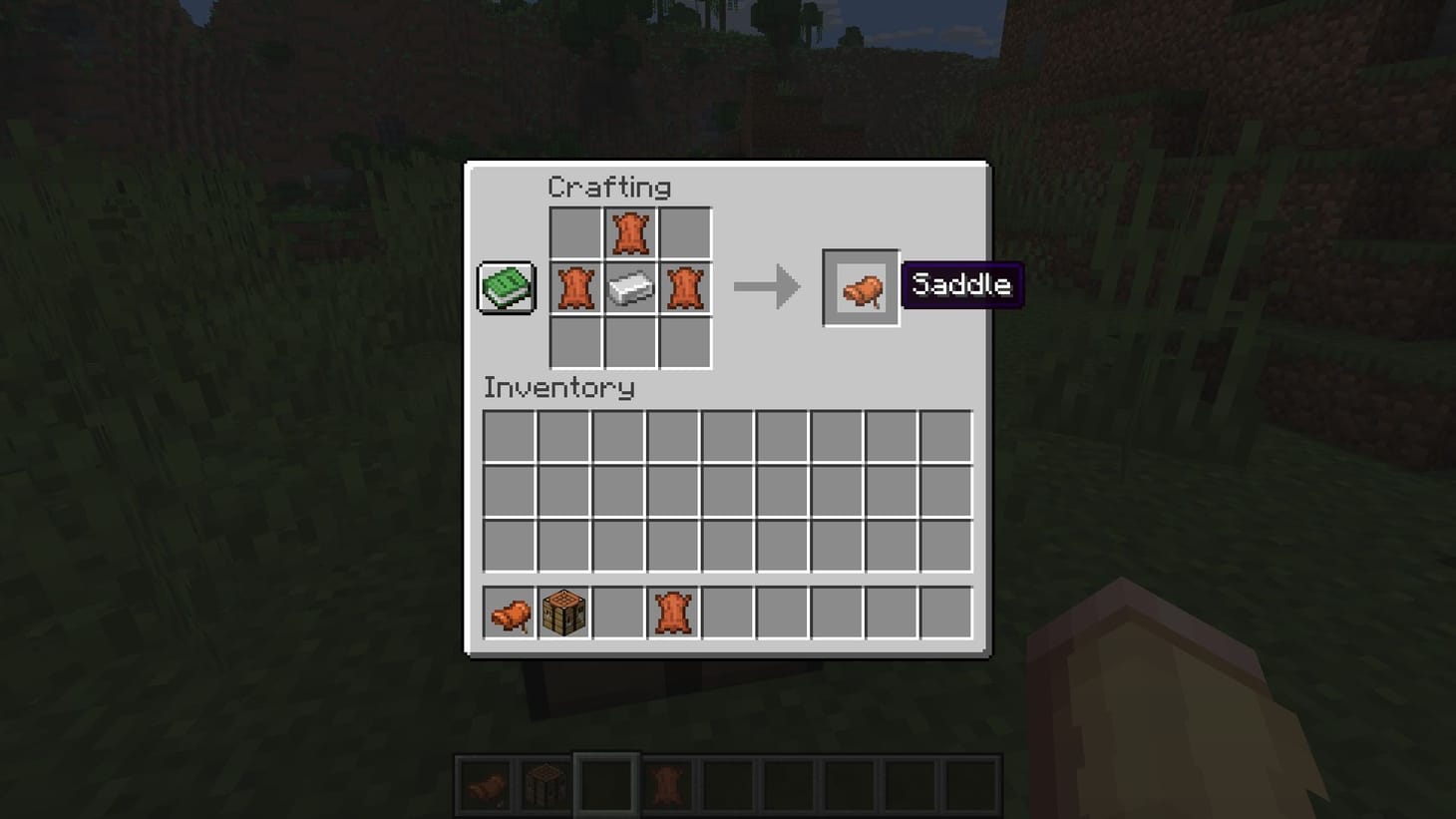Image resolution: width=1456 pixels, height=819 pixels.
Task: Select the last slot of the inventory grid
Action: click(943, 546)
